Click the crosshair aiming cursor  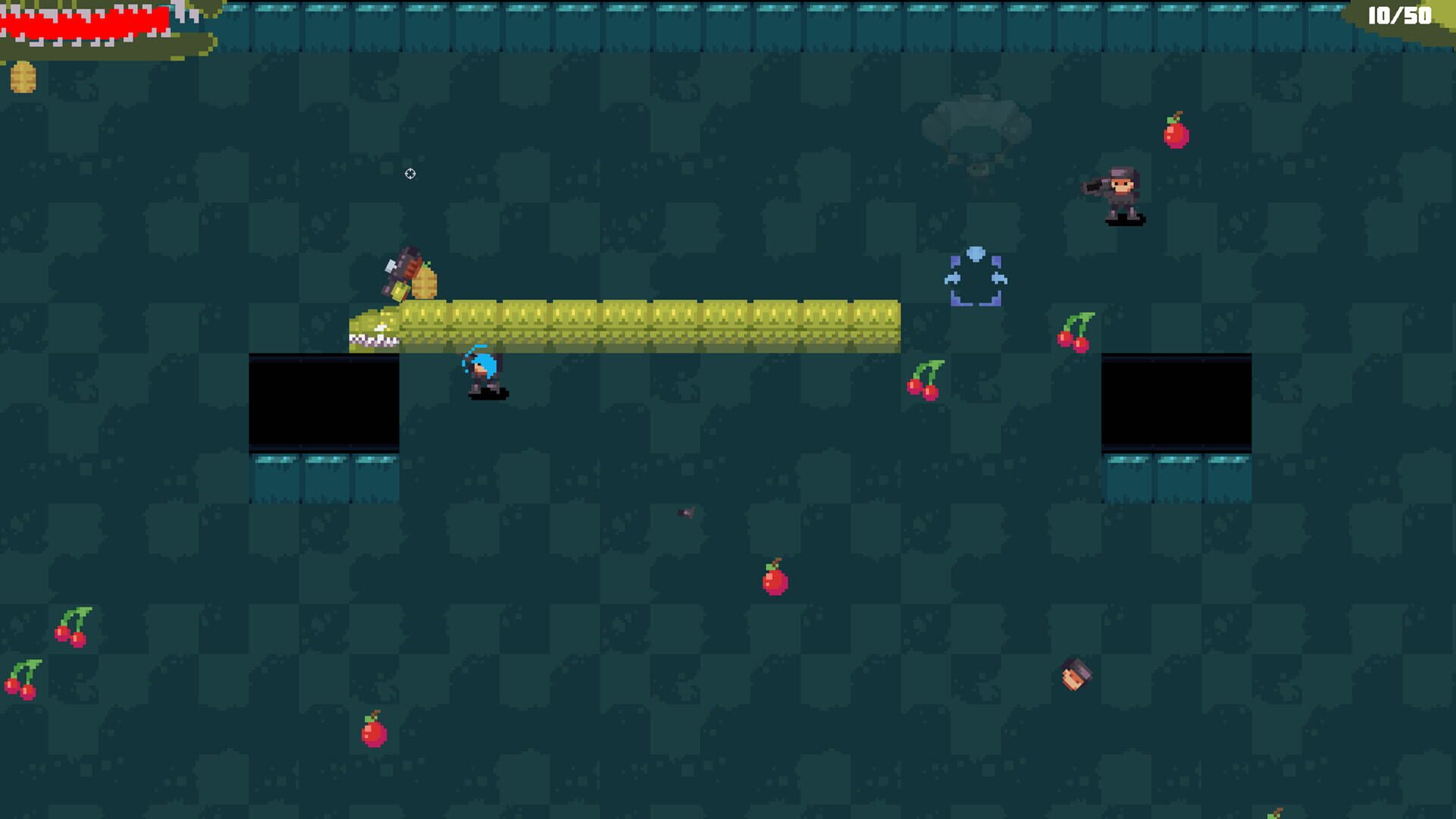point(410,173)
